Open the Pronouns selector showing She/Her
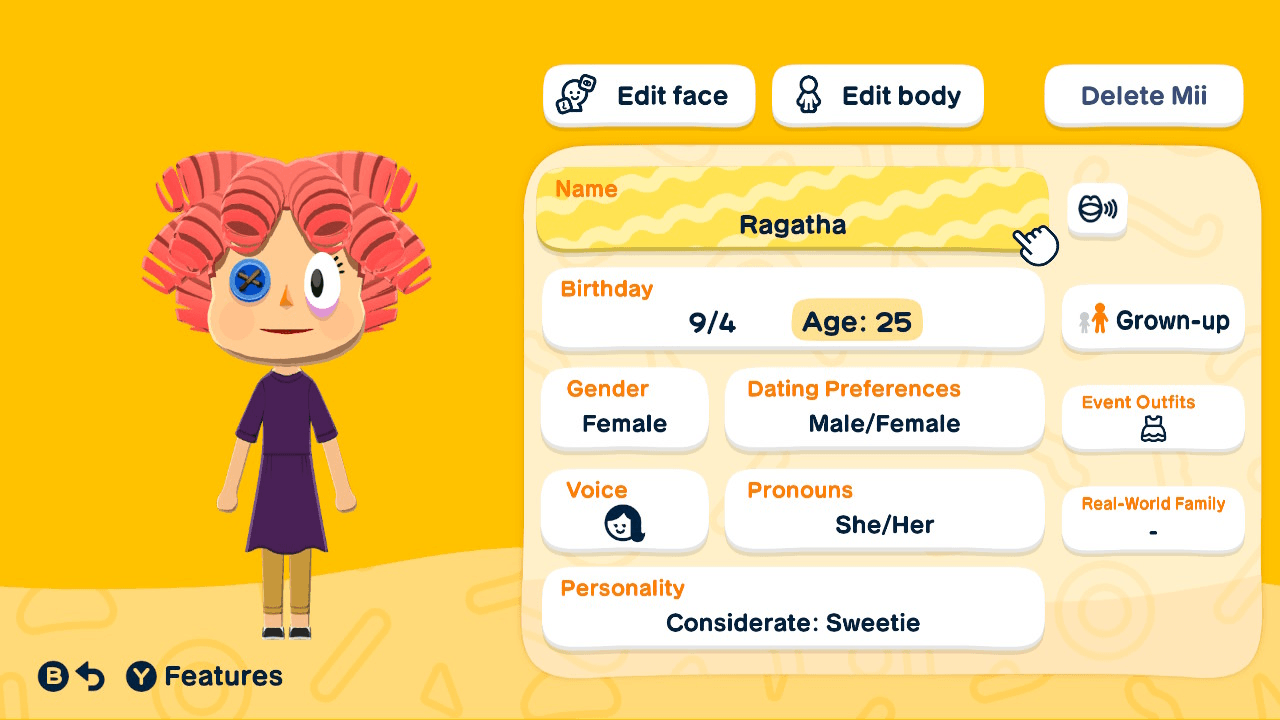1280x720 pixels. tap(884, 510)
